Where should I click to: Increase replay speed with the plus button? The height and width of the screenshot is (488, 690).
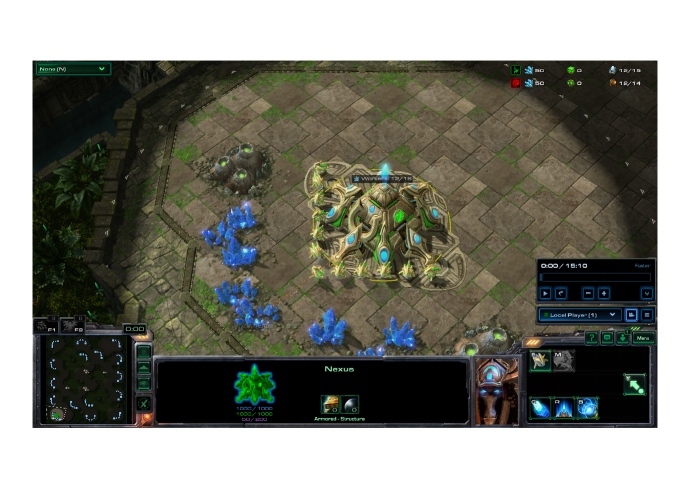click(x=604, y=293)
